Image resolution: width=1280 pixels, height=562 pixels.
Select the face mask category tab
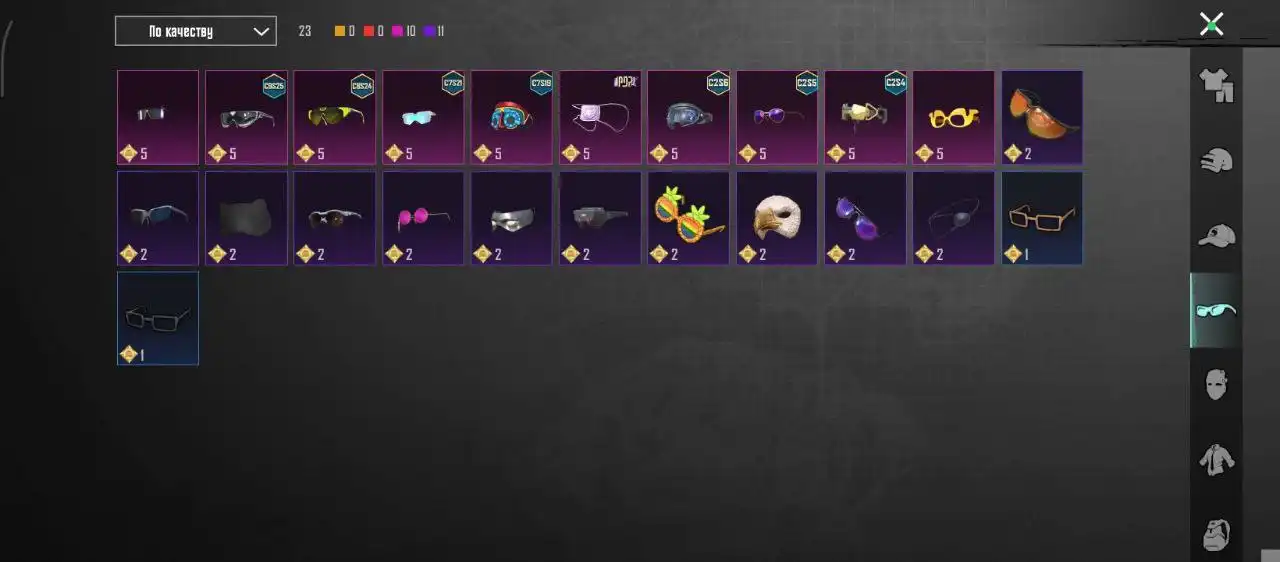1216,385
